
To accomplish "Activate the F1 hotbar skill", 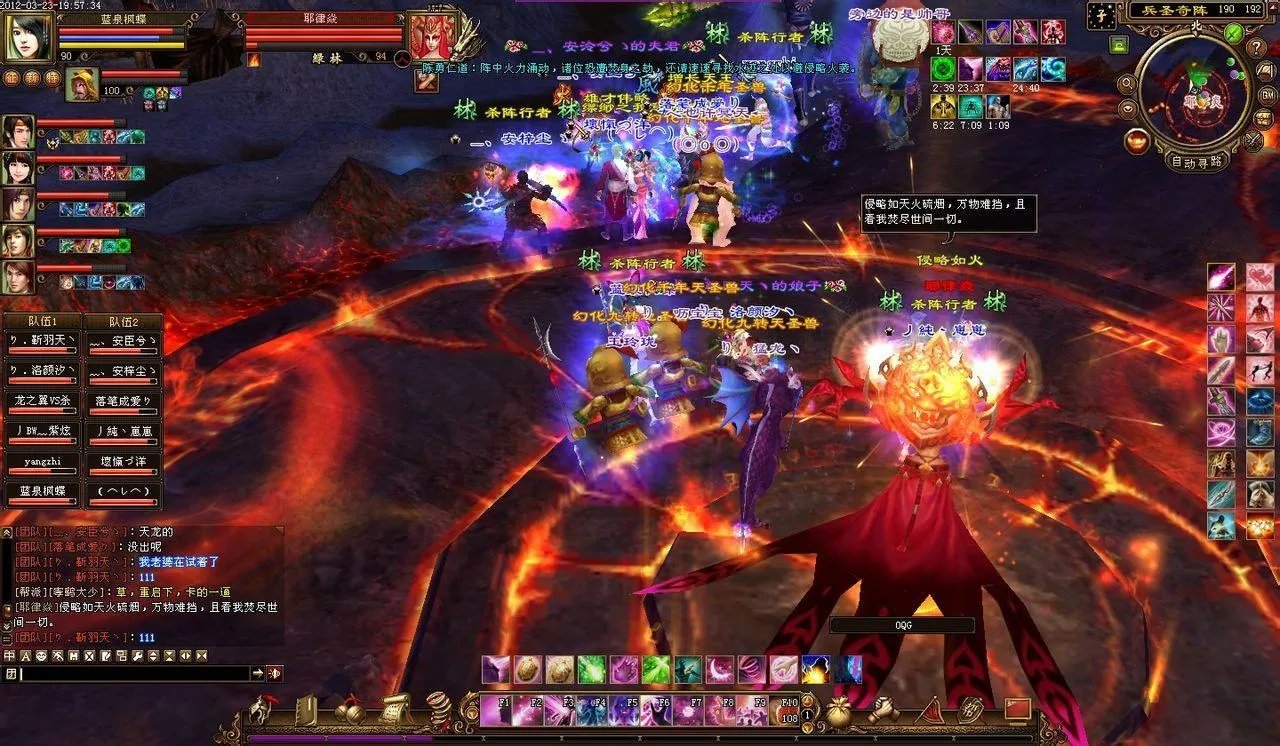I will coord(495,710).
